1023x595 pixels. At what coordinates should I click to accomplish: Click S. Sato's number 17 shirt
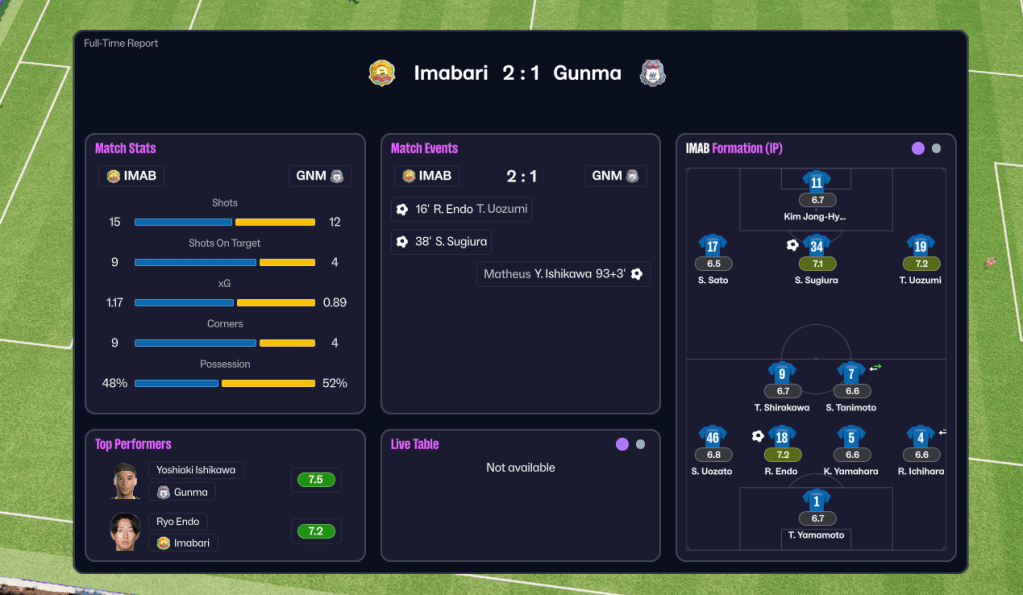click(x=713, y=246)
